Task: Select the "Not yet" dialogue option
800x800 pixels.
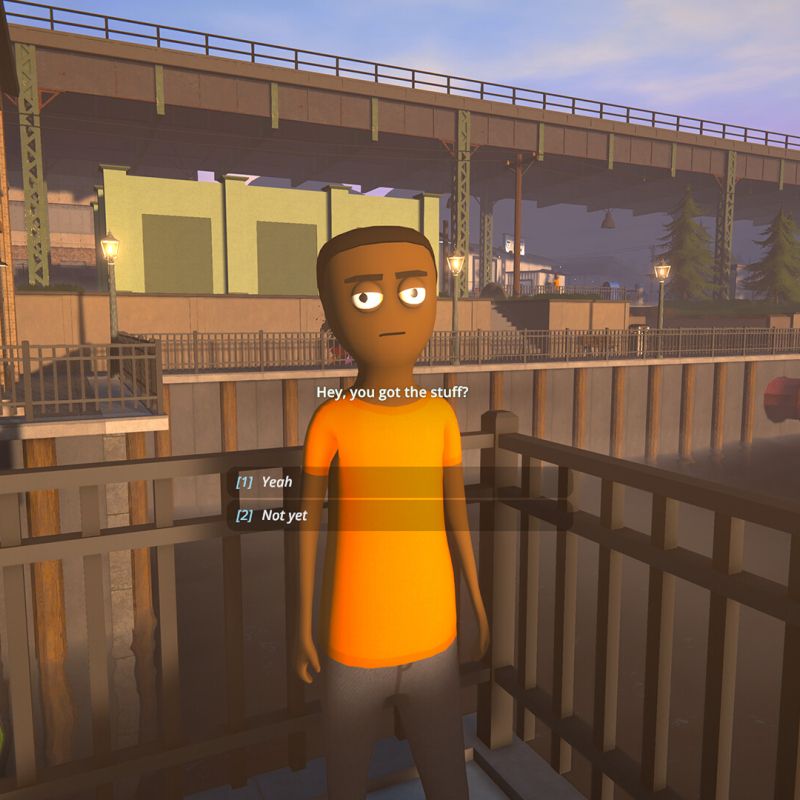Action: pyautogui.click(x=284, y=516)
